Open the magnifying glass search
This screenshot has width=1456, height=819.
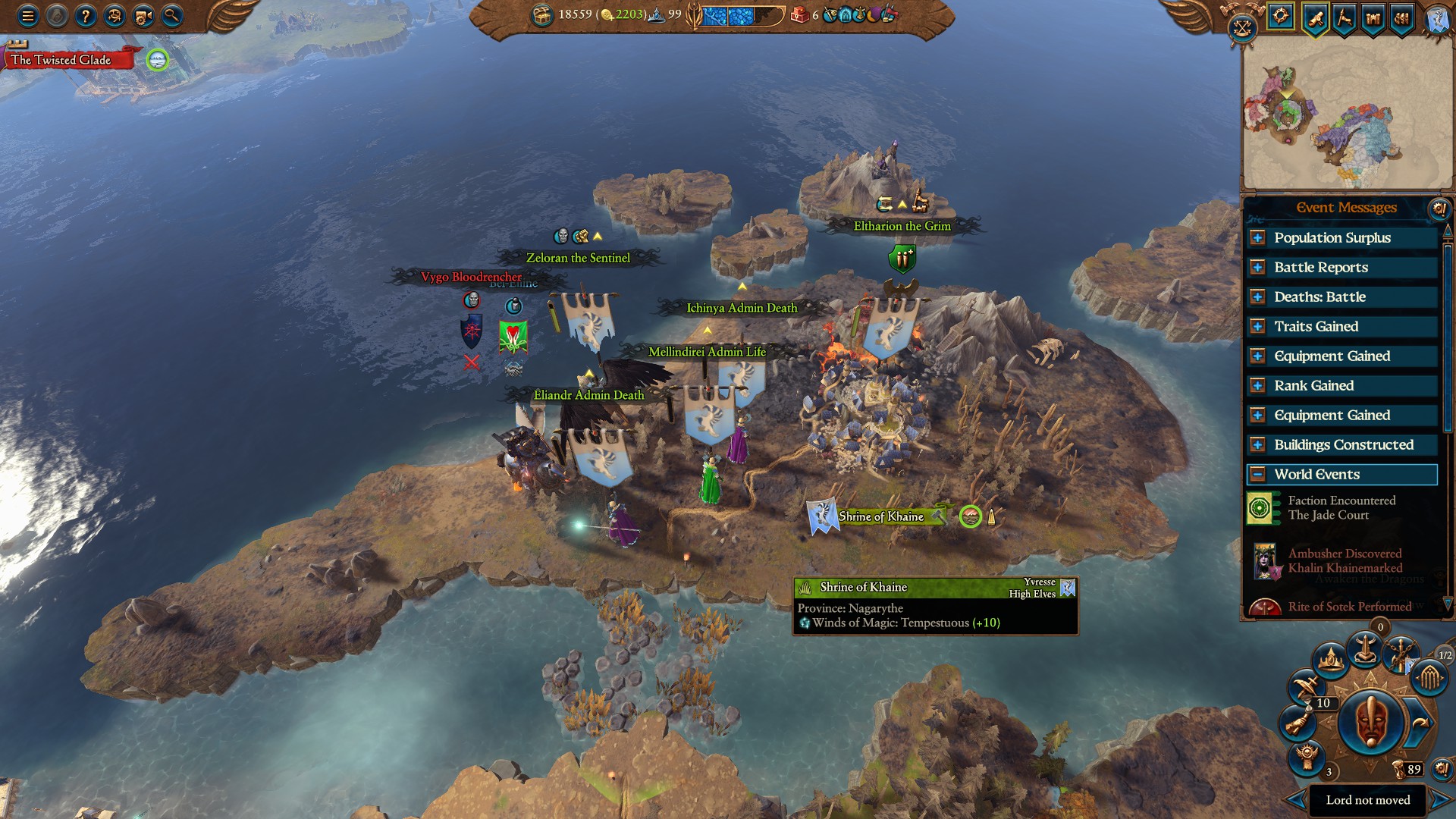pyautogui.click(x=172, y=15)
